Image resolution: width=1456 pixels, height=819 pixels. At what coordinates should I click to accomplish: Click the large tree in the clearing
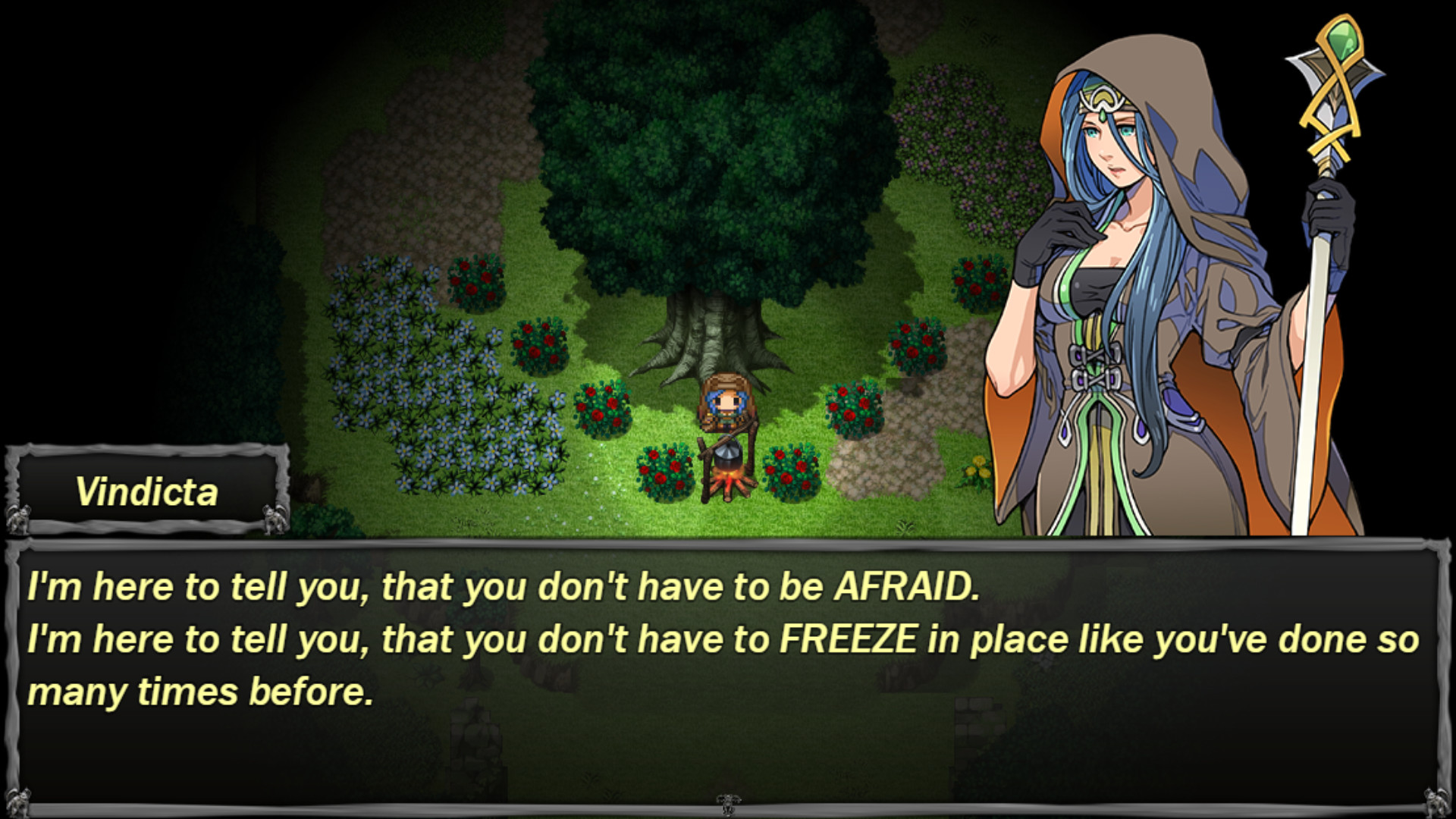(x=713, y=174)
